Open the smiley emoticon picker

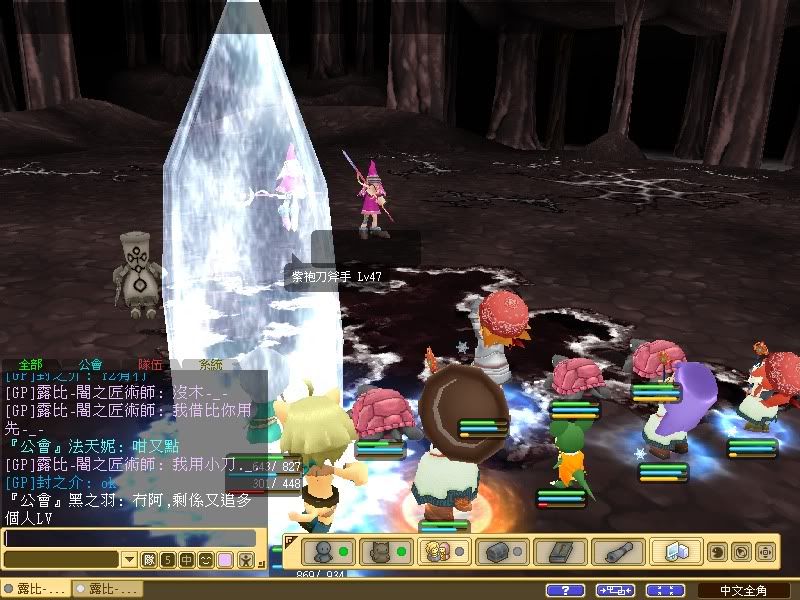205,559
